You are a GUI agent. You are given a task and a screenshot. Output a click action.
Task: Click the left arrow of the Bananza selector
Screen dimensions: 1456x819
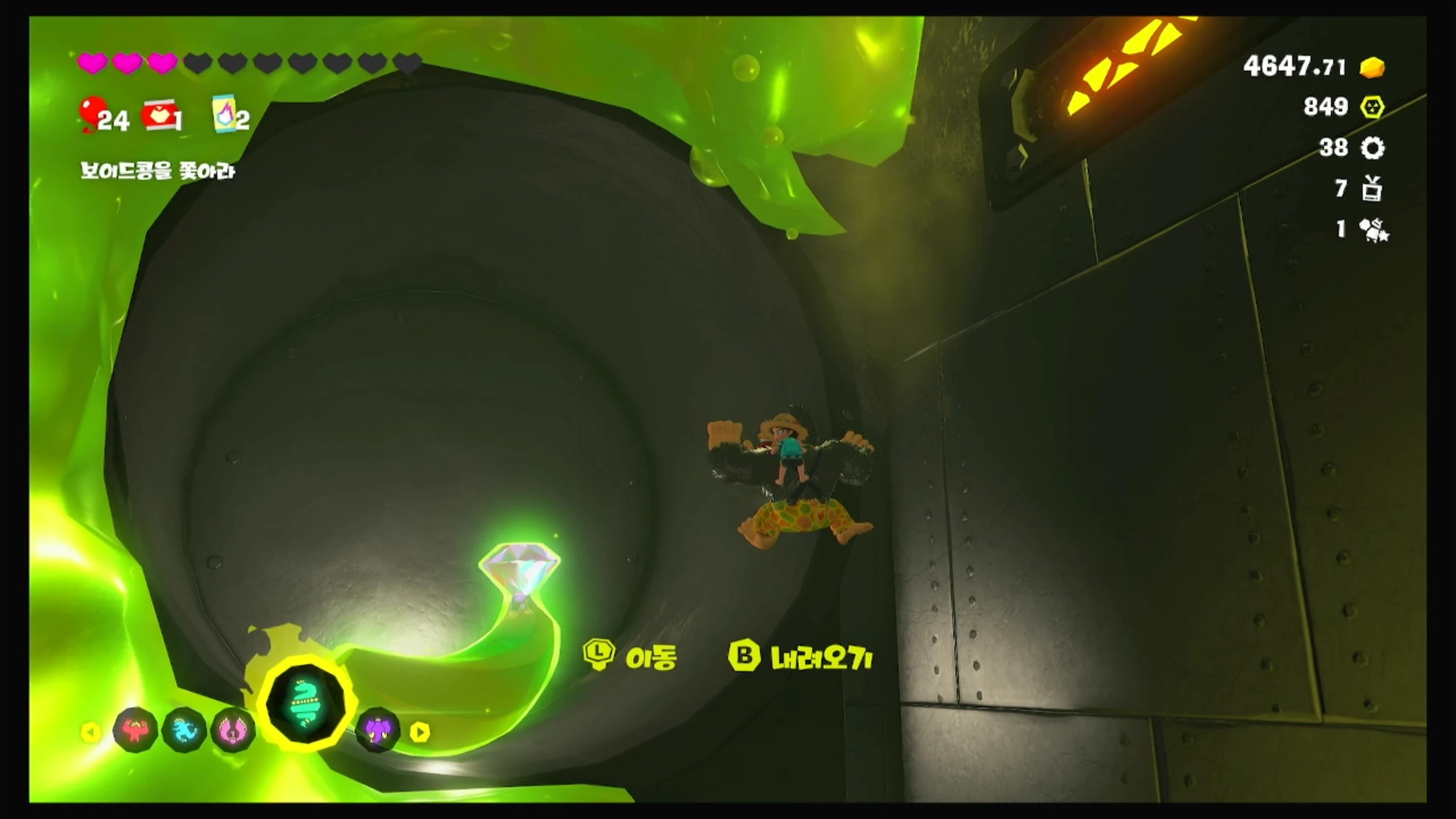91,732
